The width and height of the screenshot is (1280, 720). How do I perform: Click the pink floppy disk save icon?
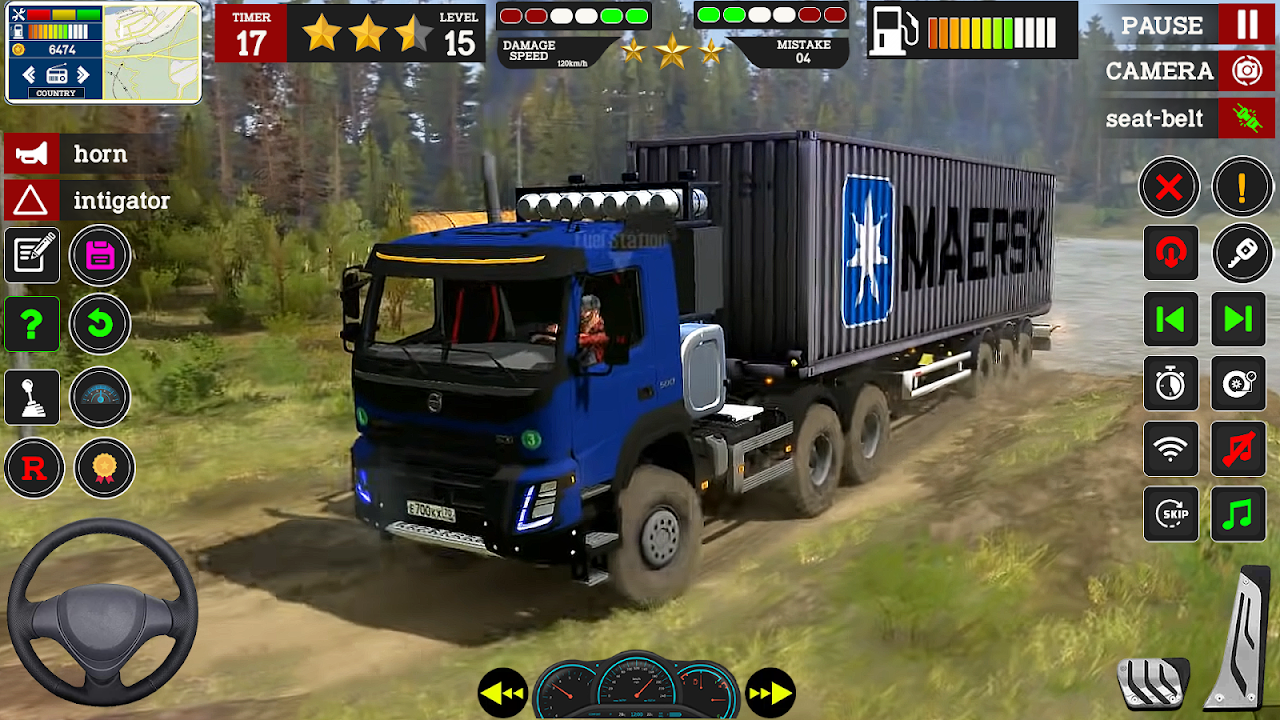(x=100, y=255)
